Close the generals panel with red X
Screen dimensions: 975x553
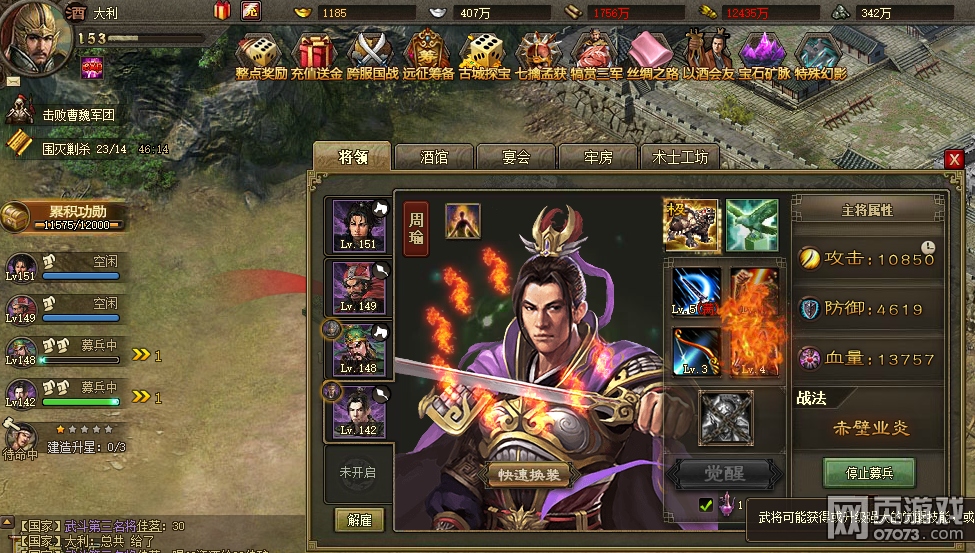(954, 159)
